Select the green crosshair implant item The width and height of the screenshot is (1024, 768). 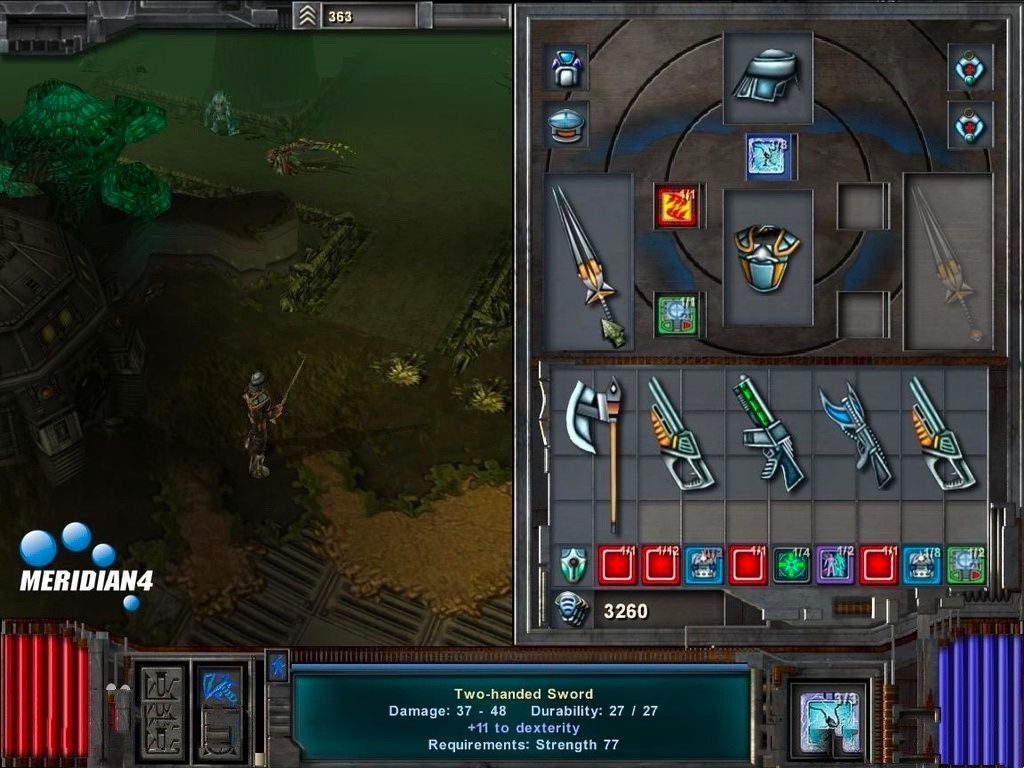point(791,565)
